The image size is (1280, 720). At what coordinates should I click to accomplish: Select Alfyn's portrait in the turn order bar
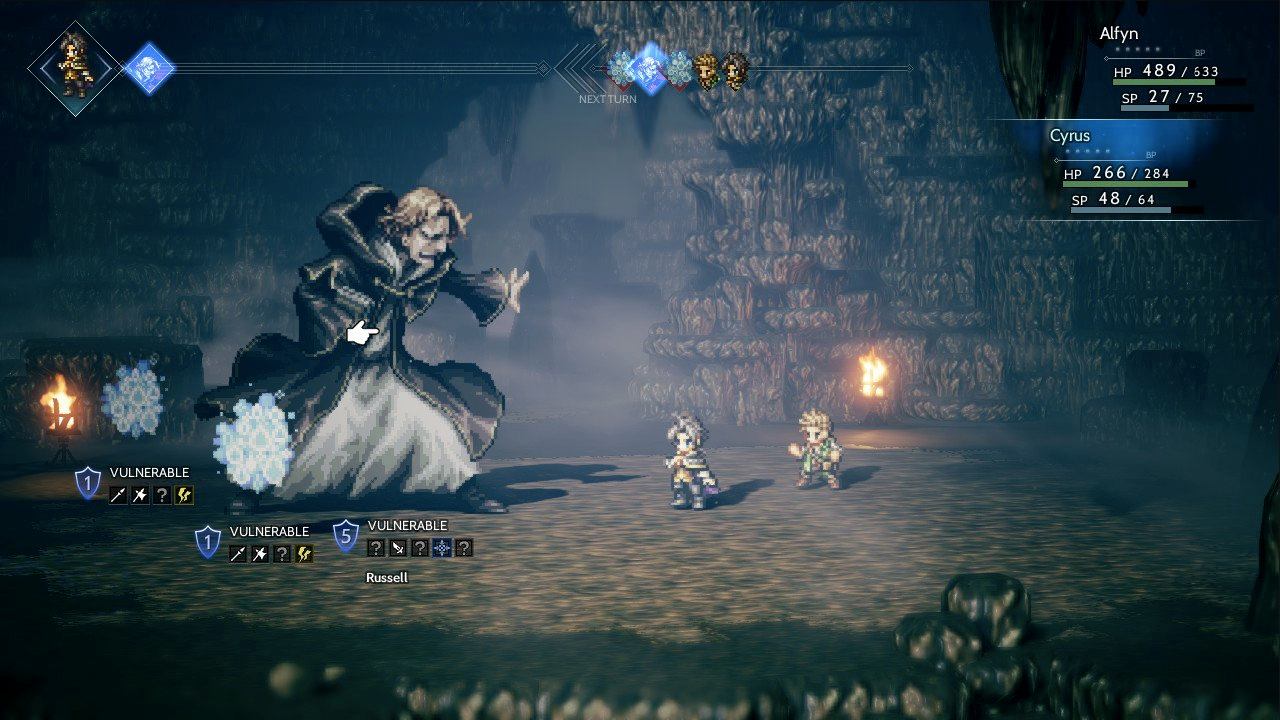[x=707, y=71]
